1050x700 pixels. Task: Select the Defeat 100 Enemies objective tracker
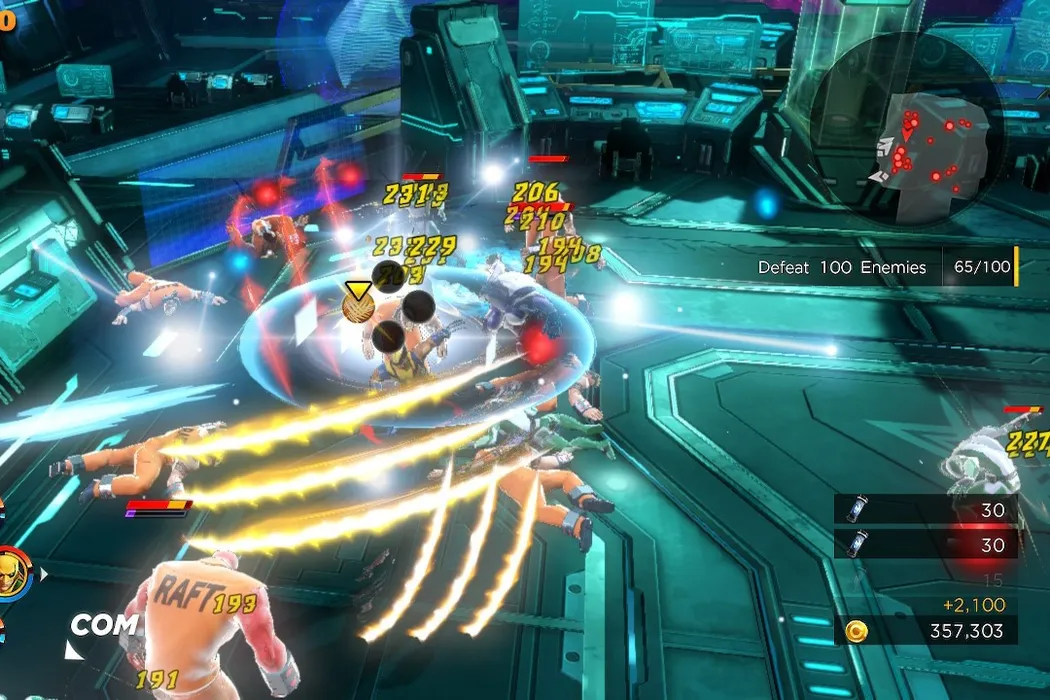coord(883,268)
